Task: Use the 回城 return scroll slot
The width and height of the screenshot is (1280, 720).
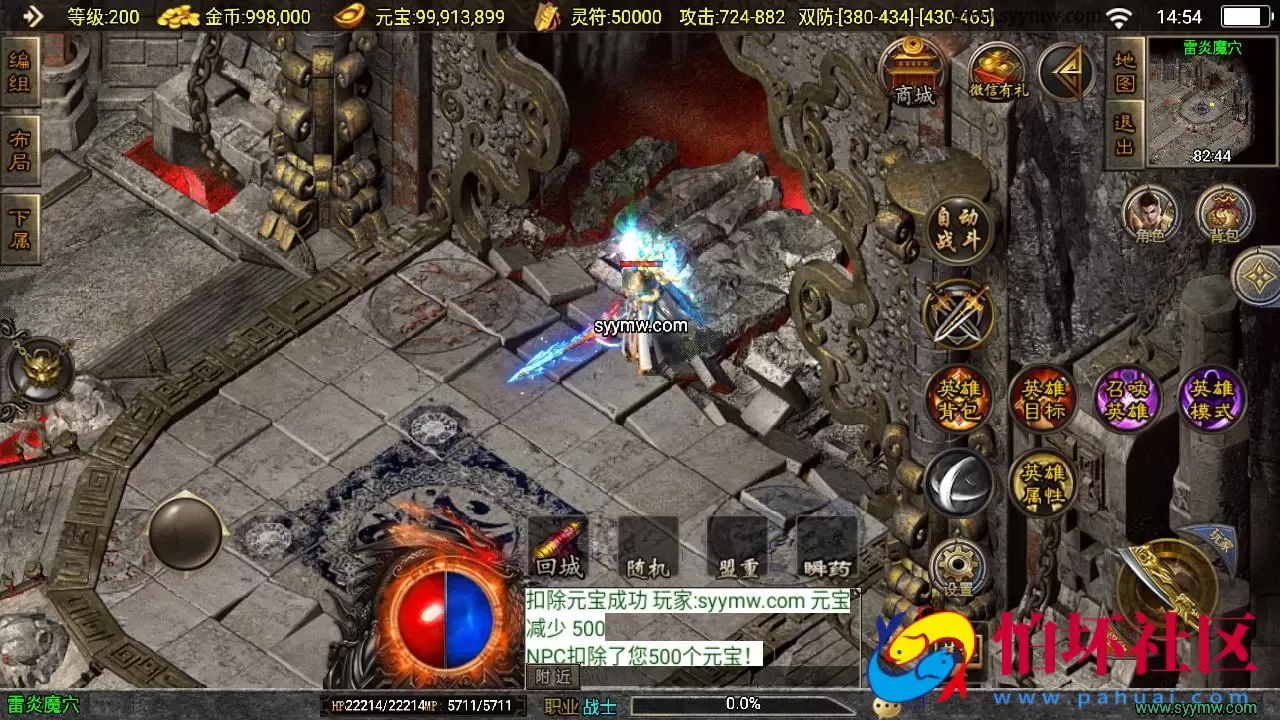Action: tap(558, 548)
